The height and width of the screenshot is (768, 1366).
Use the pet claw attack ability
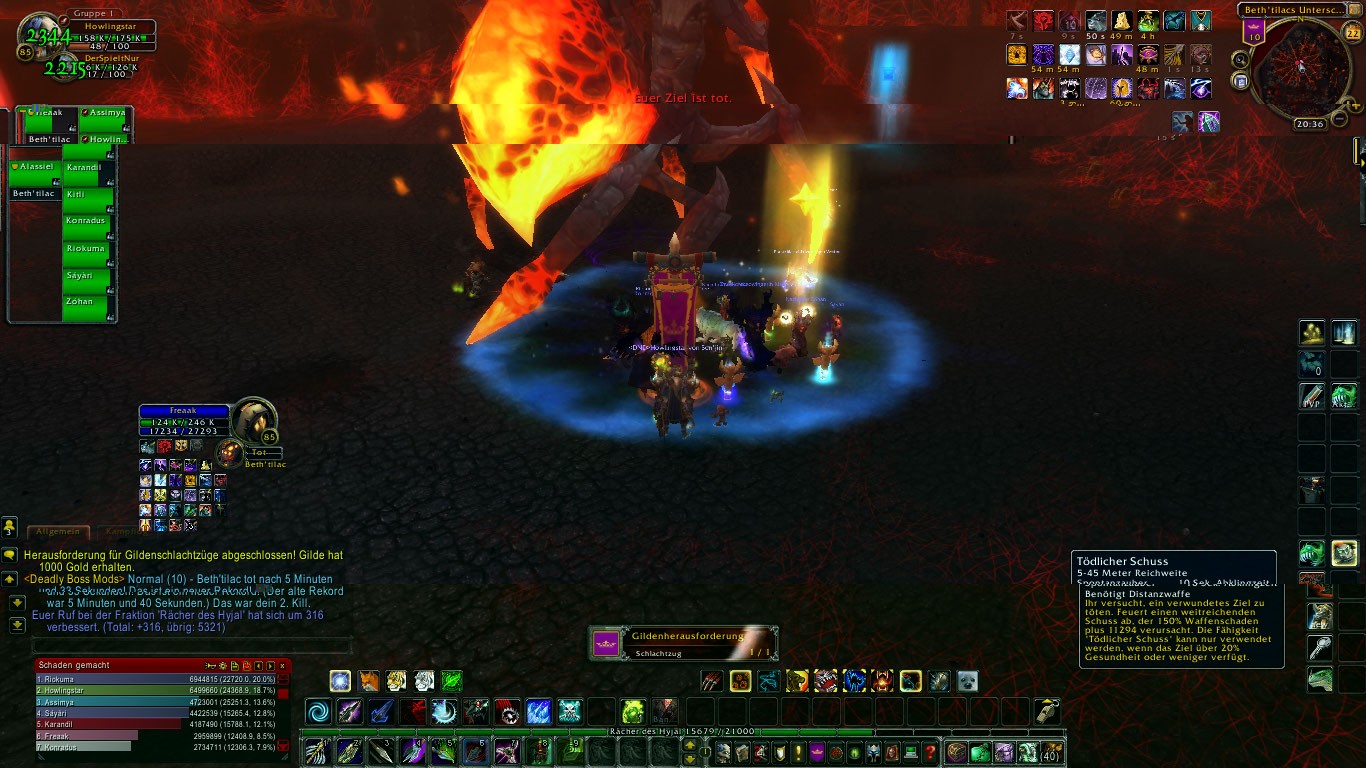pyautogui.click(x=711, y=681)
